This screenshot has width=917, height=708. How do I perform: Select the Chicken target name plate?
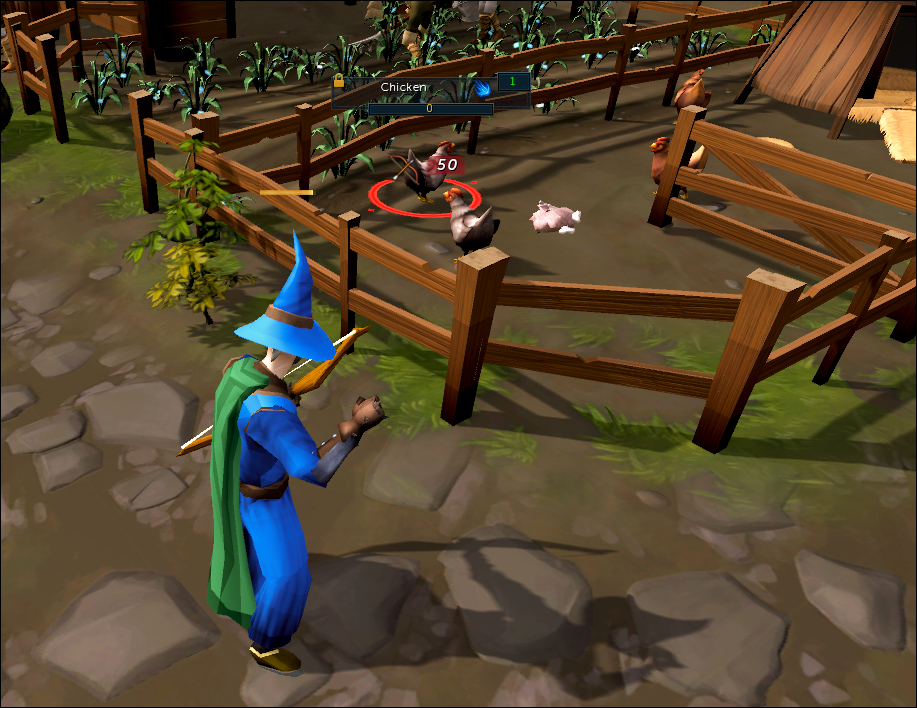coord(403,88)
